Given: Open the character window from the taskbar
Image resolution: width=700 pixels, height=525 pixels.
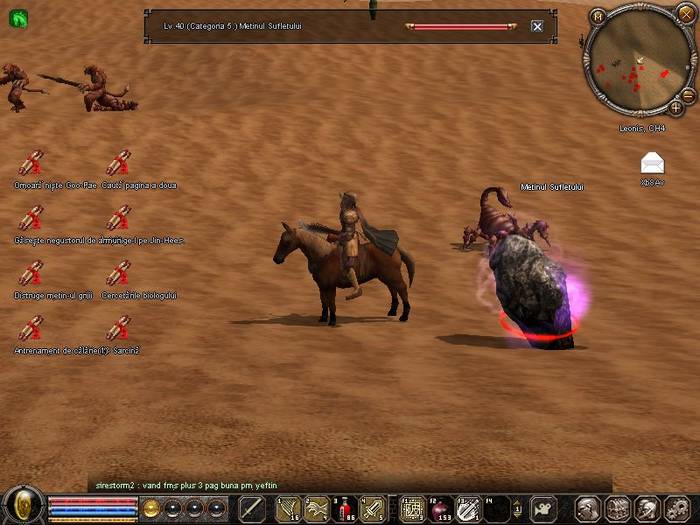Looking at the screenshot, I should tap(588, 508).
